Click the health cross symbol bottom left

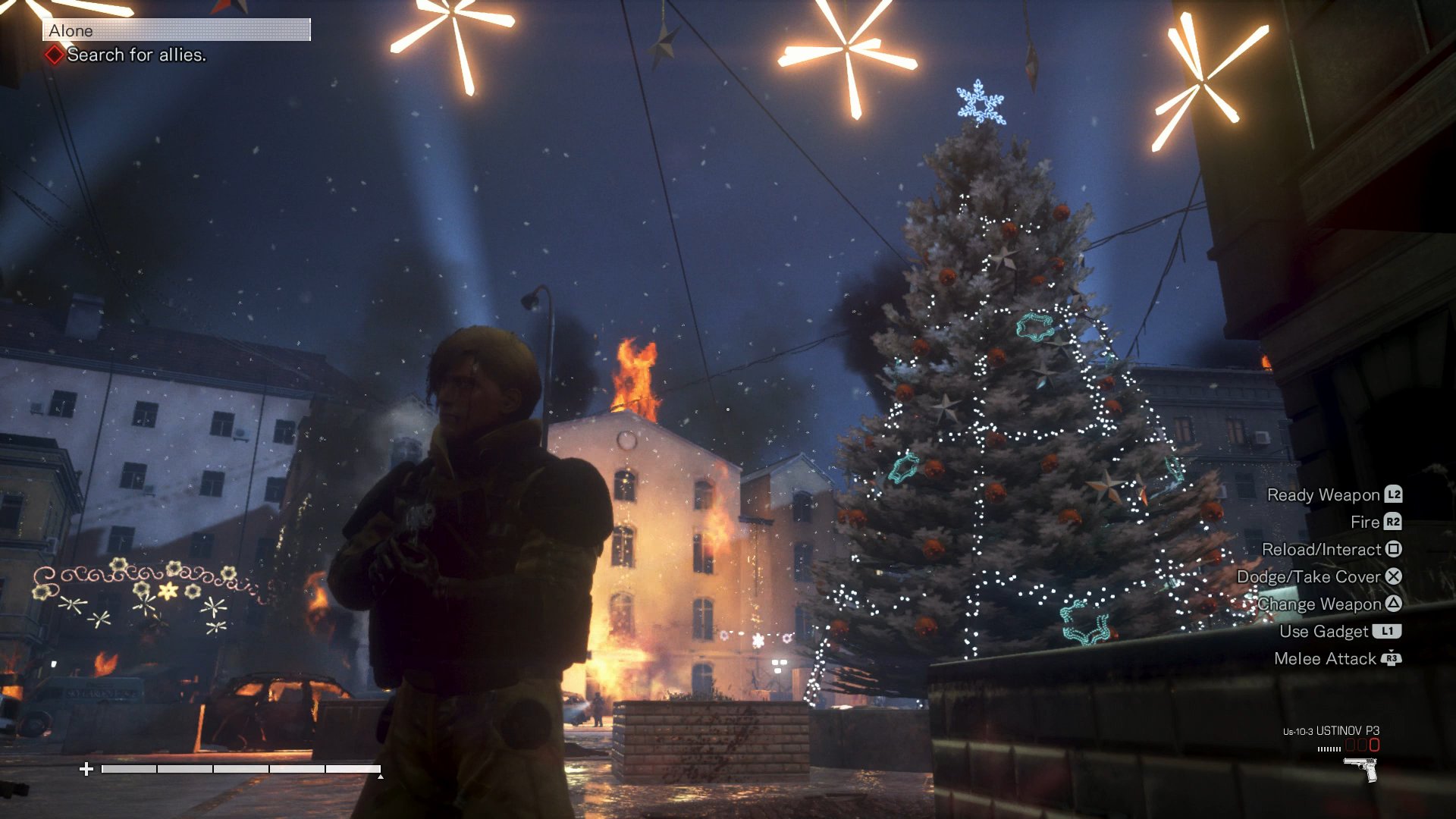pos(89,768)
